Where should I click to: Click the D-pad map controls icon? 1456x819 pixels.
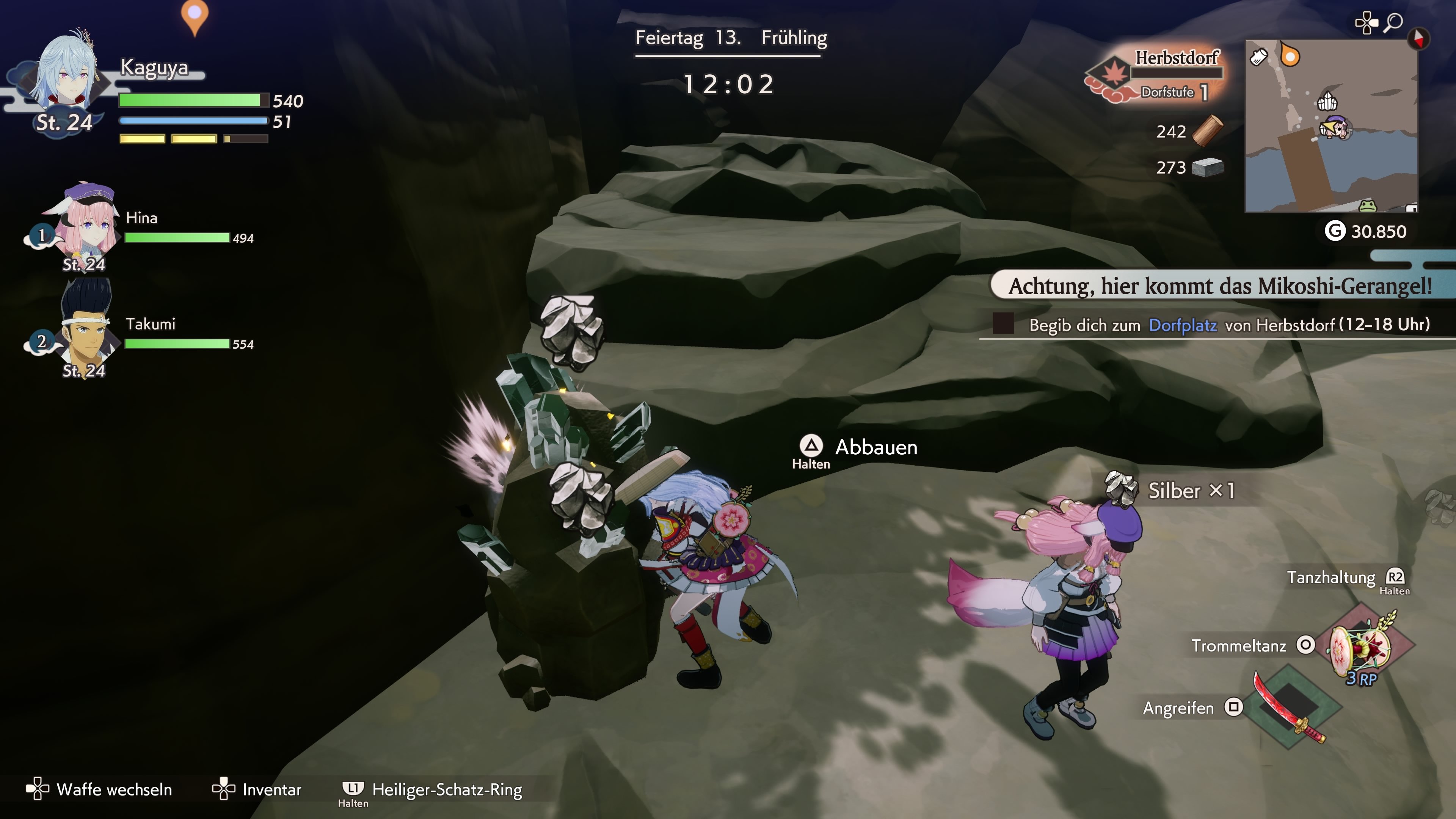(x=1367, y=22)
